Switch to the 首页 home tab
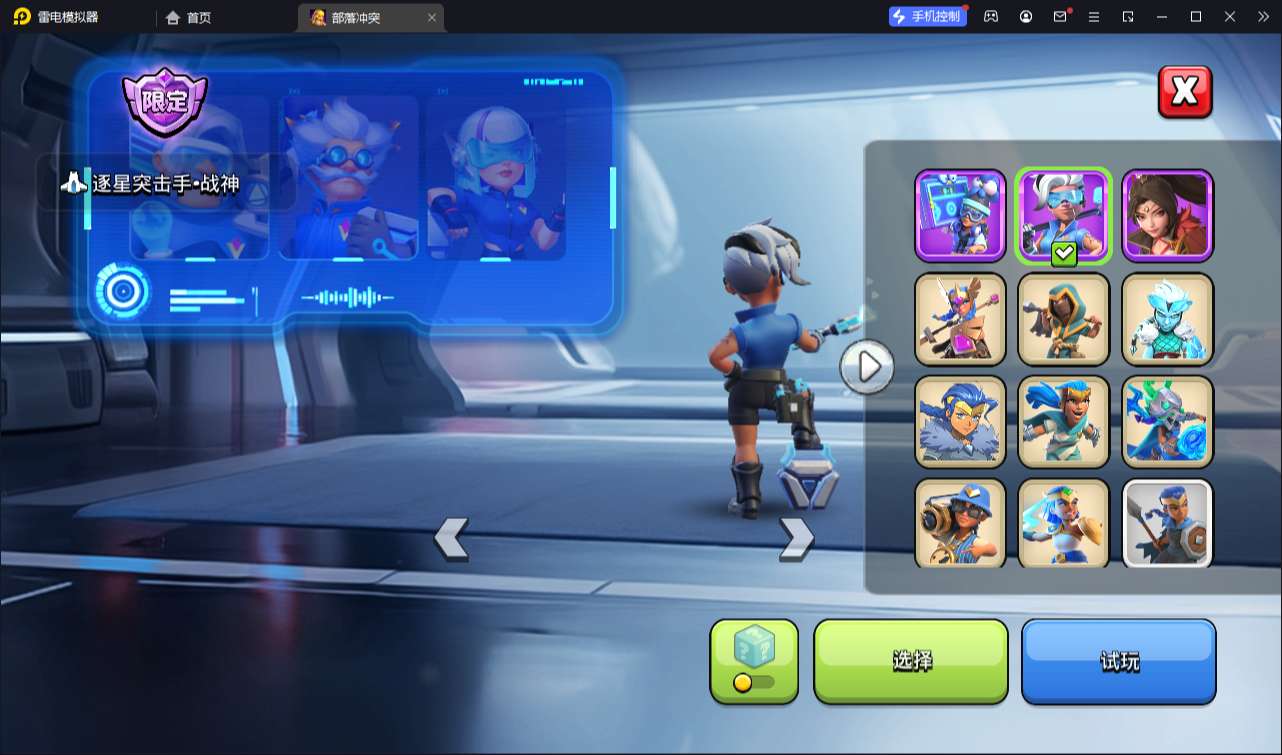 click(x=189, y=17)
